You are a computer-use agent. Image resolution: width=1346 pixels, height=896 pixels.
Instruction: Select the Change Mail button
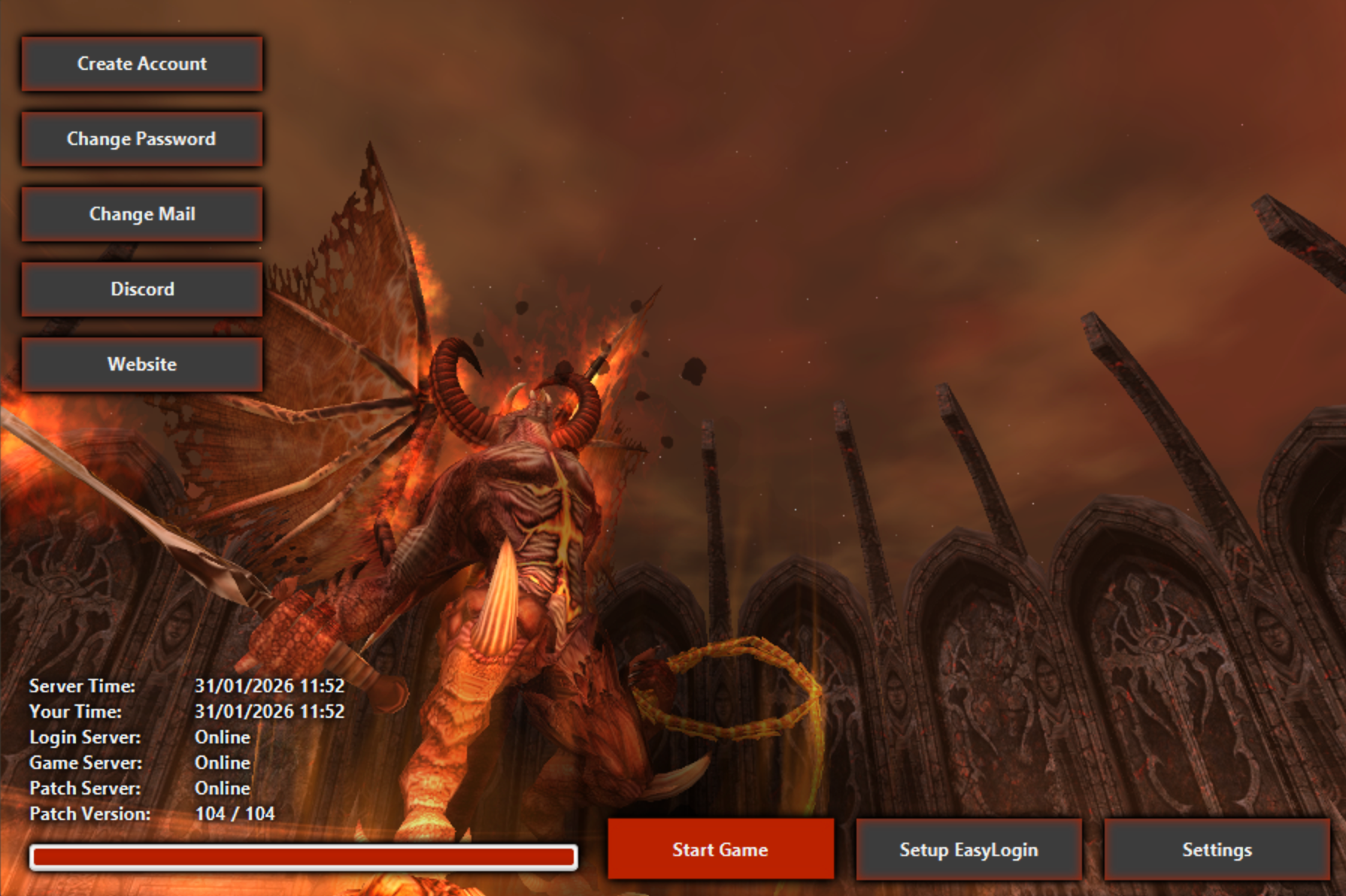click(x=142, y=214)
